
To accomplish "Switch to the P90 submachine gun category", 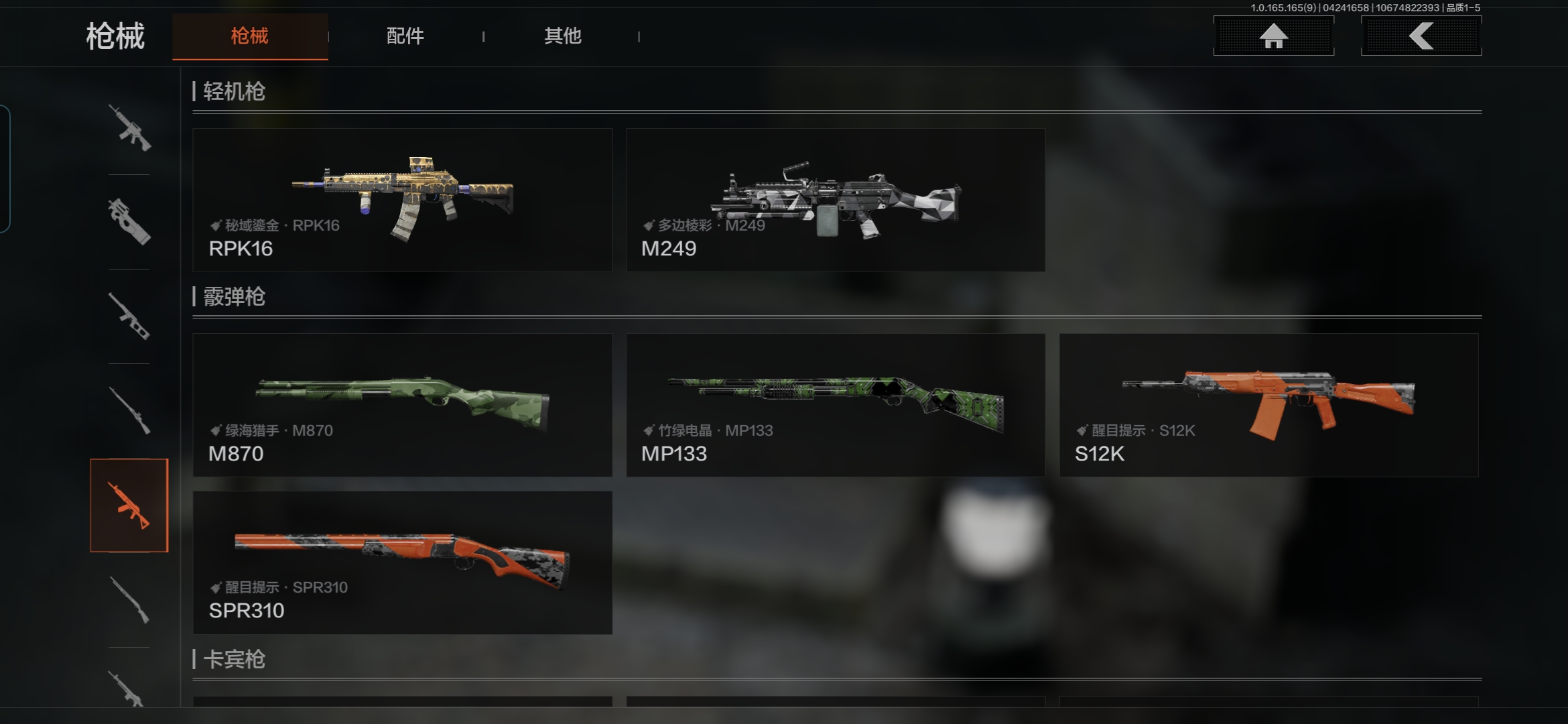I will click(129, 221).
